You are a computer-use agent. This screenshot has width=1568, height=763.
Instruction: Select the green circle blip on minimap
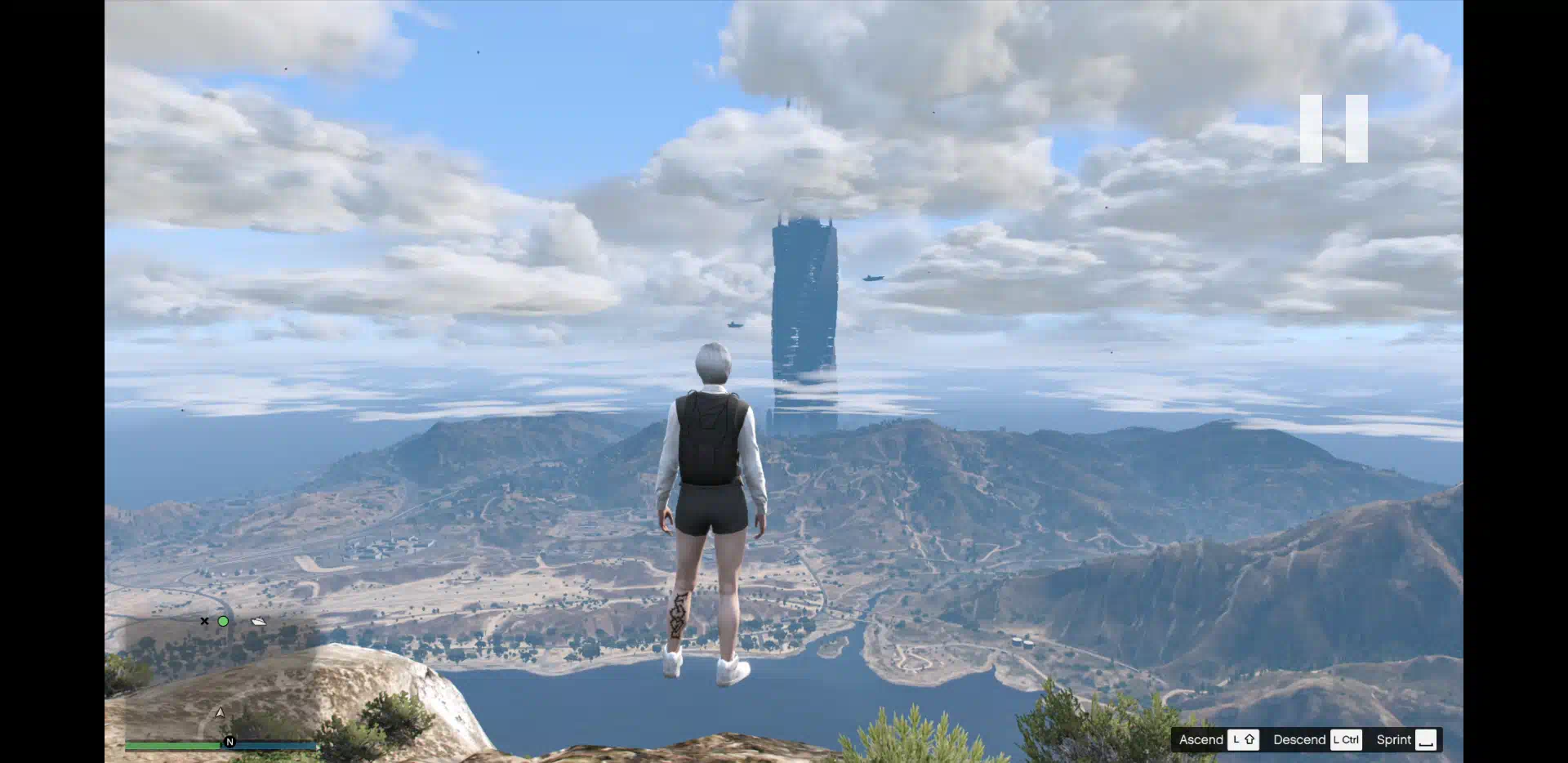[223, 622]
